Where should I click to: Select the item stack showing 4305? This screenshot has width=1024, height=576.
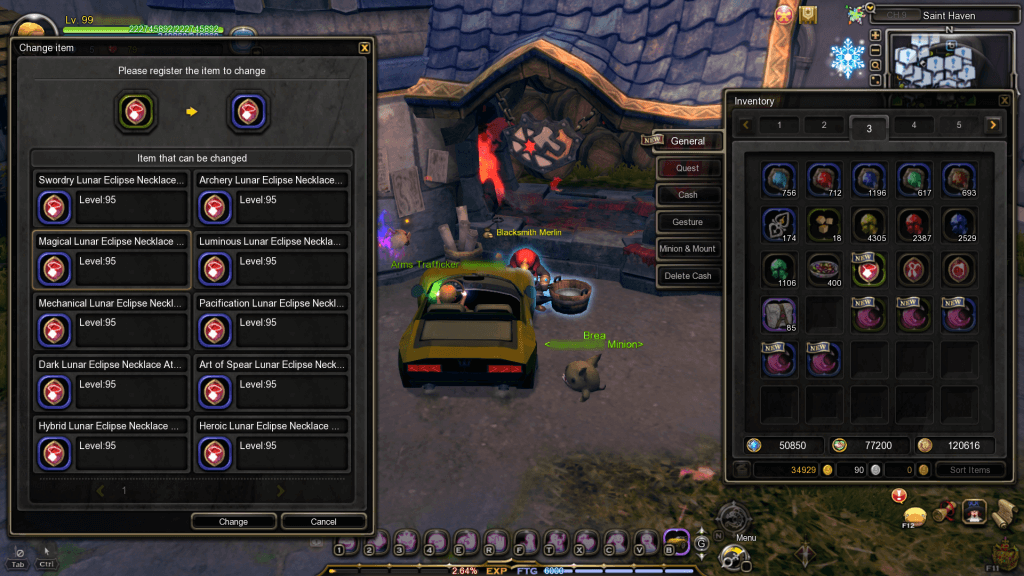(x=869, y=224)
